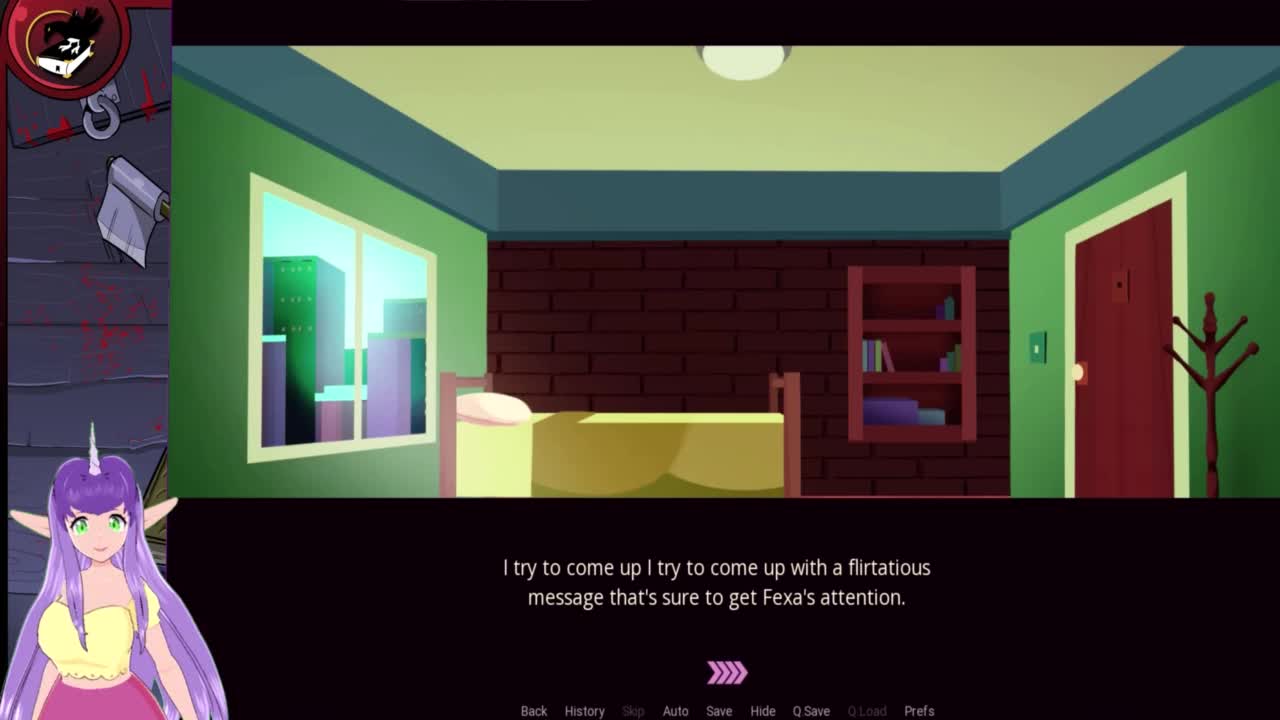Open the History log
The image size is (1280, 720).
584,711
